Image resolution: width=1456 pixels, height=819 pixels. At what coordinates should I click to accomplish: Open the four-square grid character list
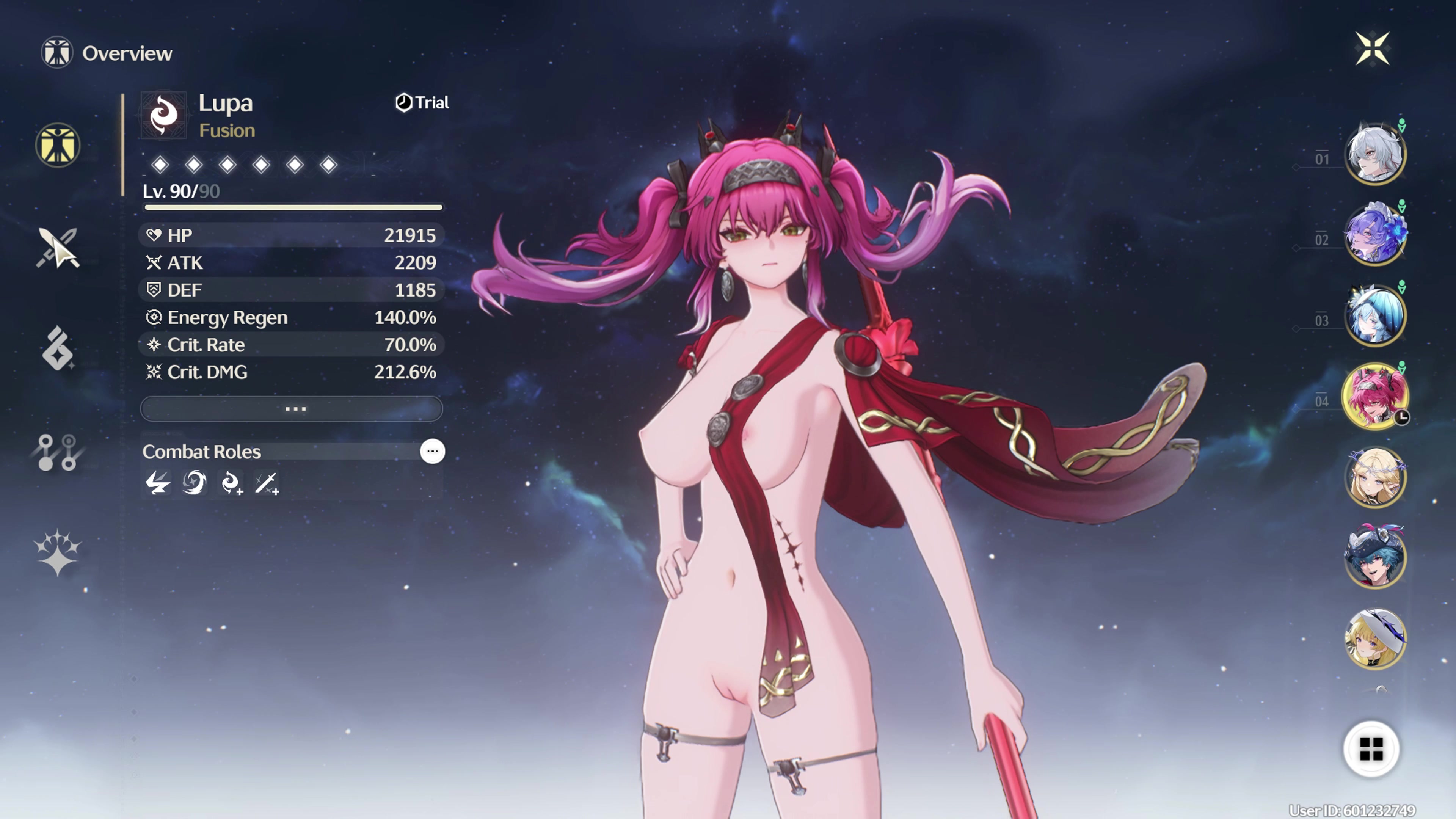coord(1371,749)
